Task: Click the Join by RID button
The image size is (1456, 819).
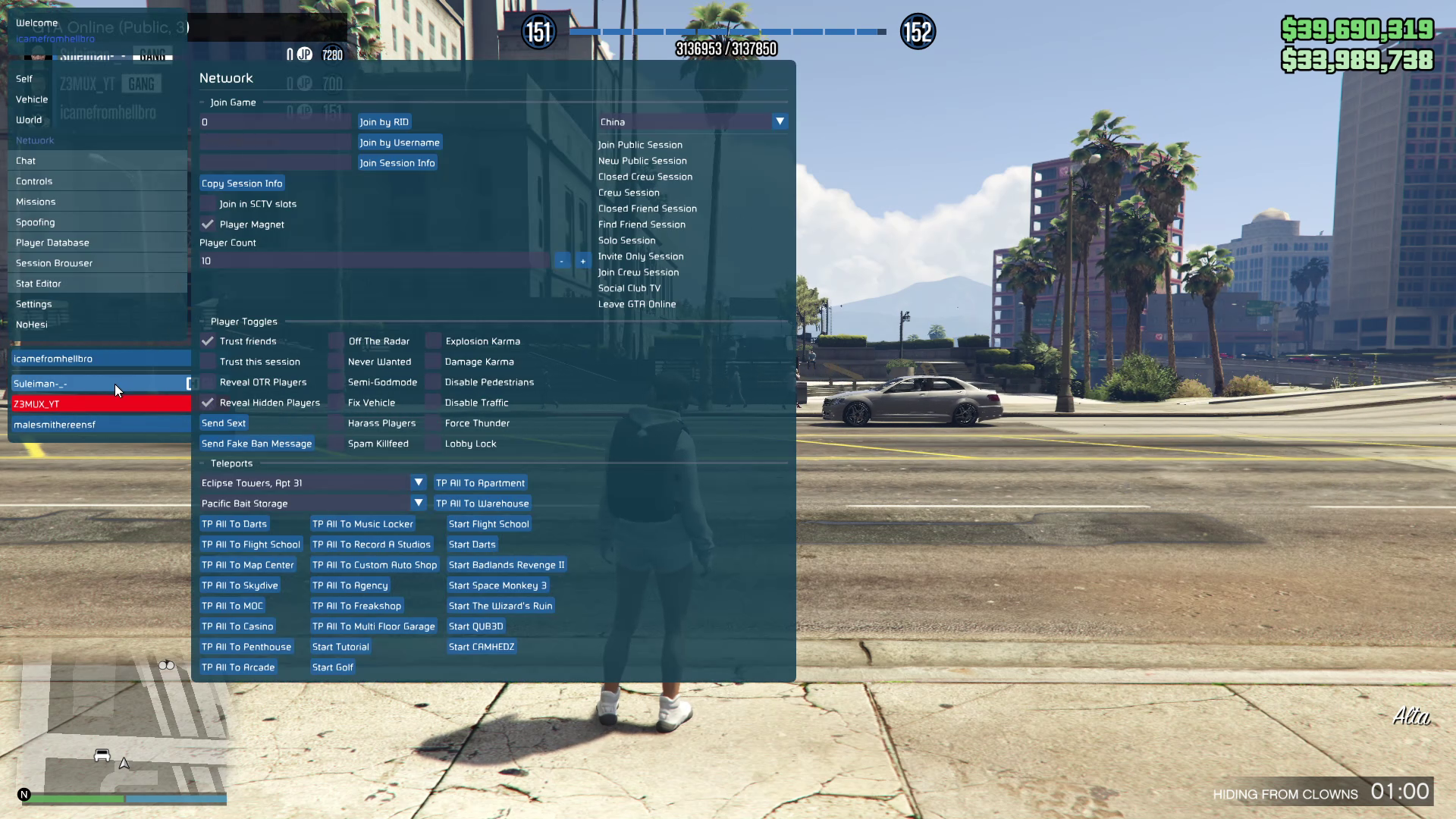Action: [384, 122]
